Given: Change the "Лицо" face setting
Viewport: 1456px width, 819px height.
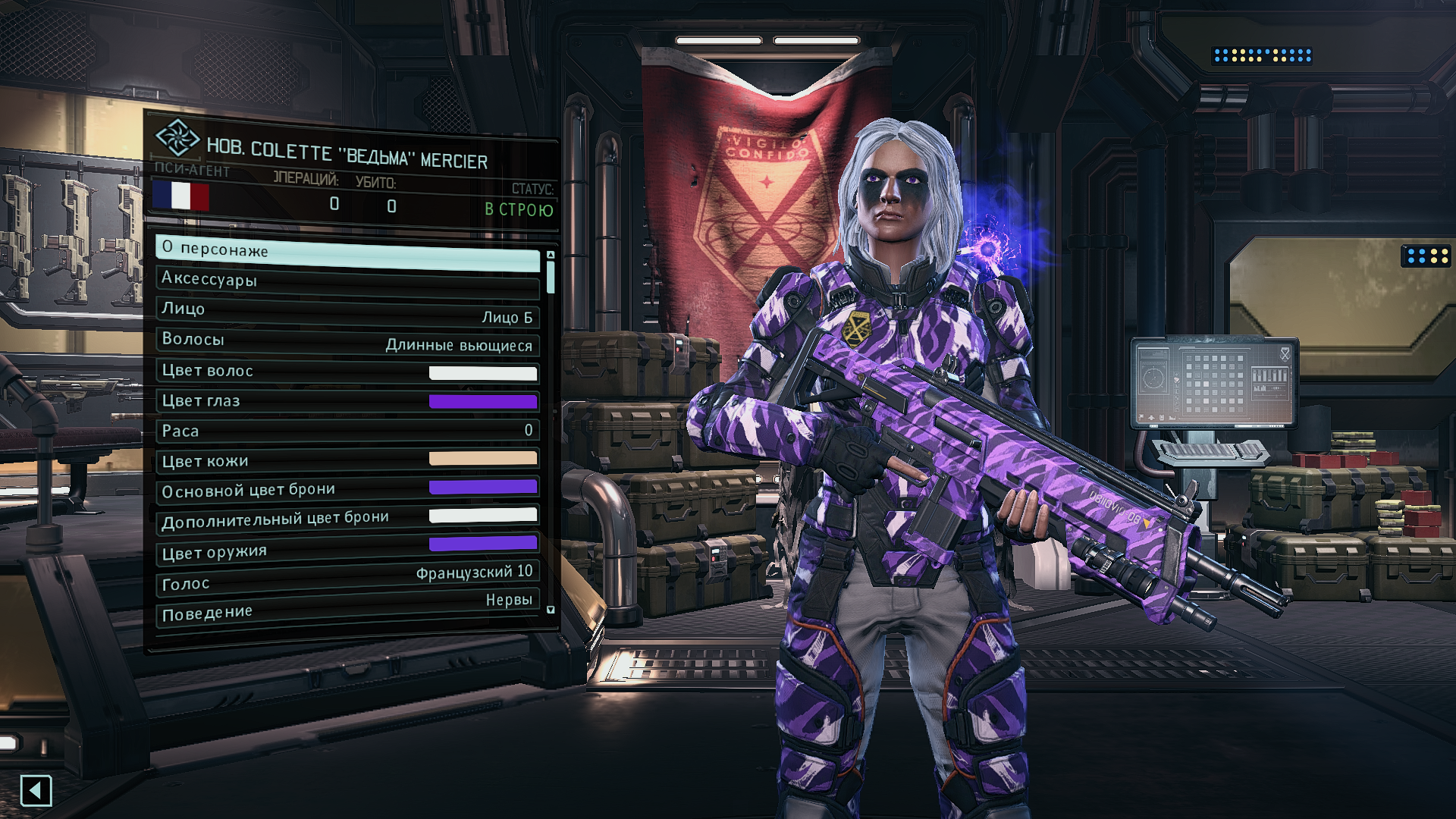Looking at the screenshot, I should coord(347,312).
